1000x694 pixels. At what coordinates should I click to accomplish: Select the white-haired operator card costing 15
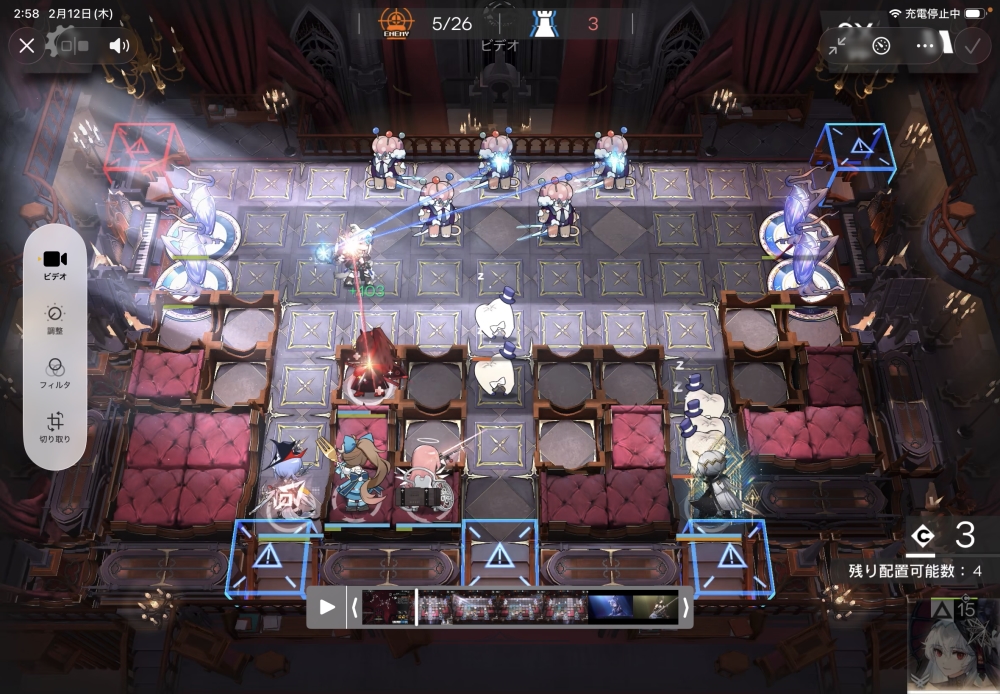click(954, 647)
